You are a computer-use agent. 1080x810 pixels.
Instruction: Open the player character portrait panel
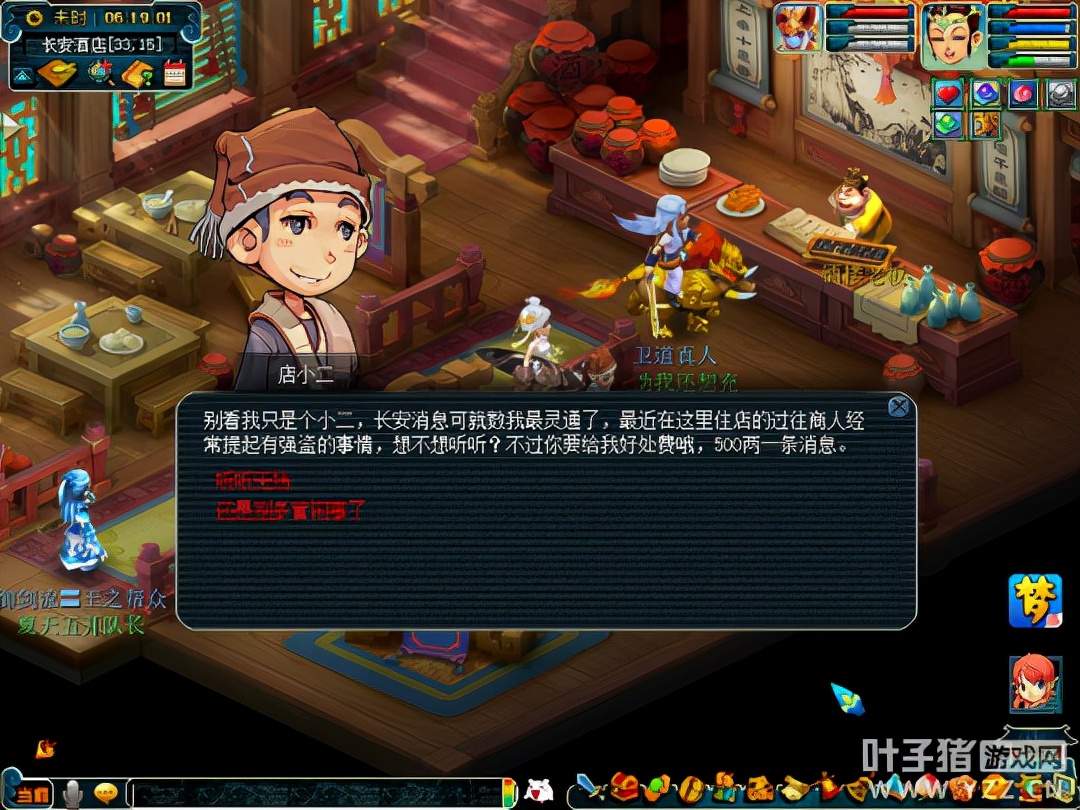click(953, 33)
